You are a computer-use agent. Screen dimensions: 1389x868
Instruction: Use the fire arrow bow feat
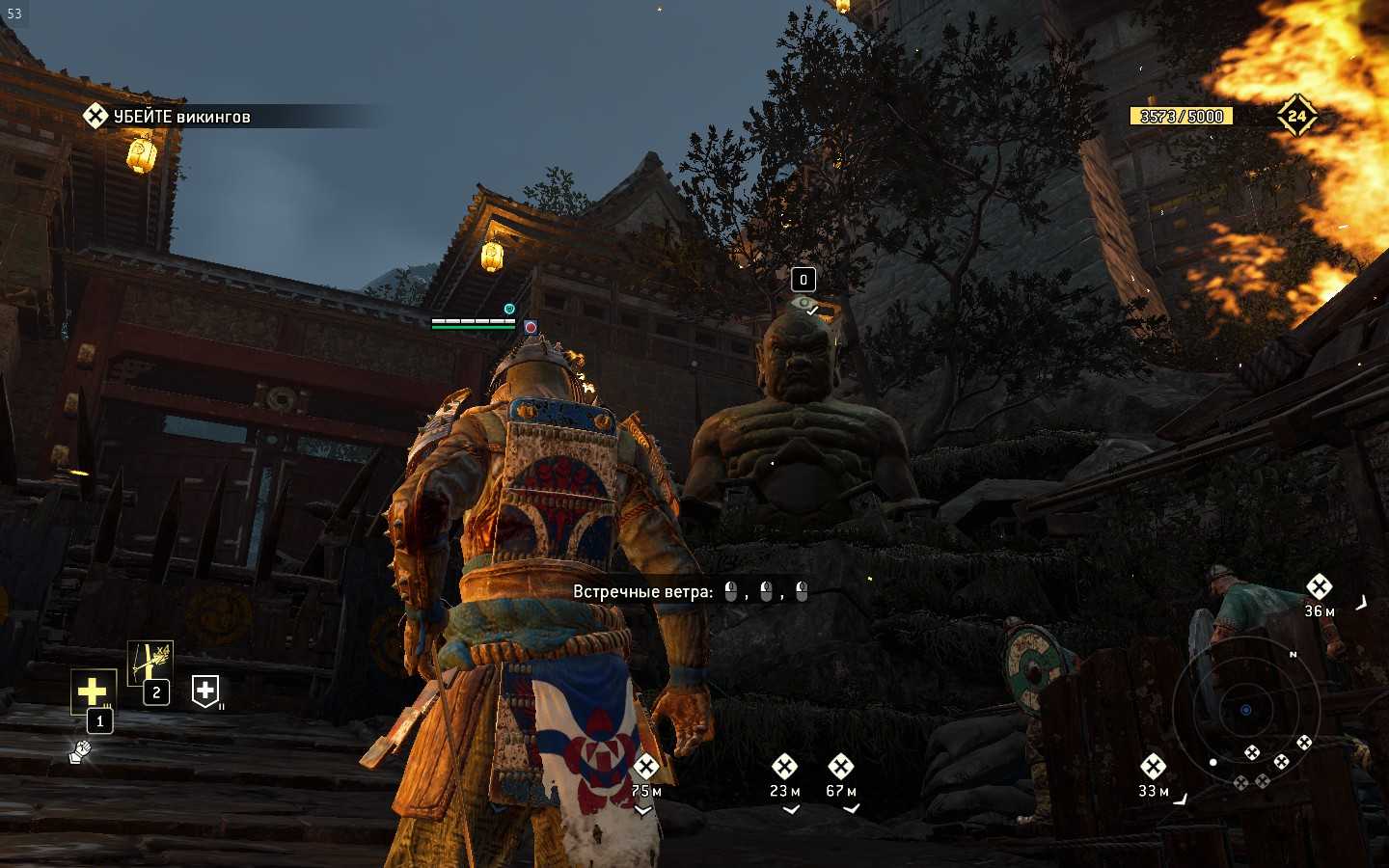click(150, 662)
